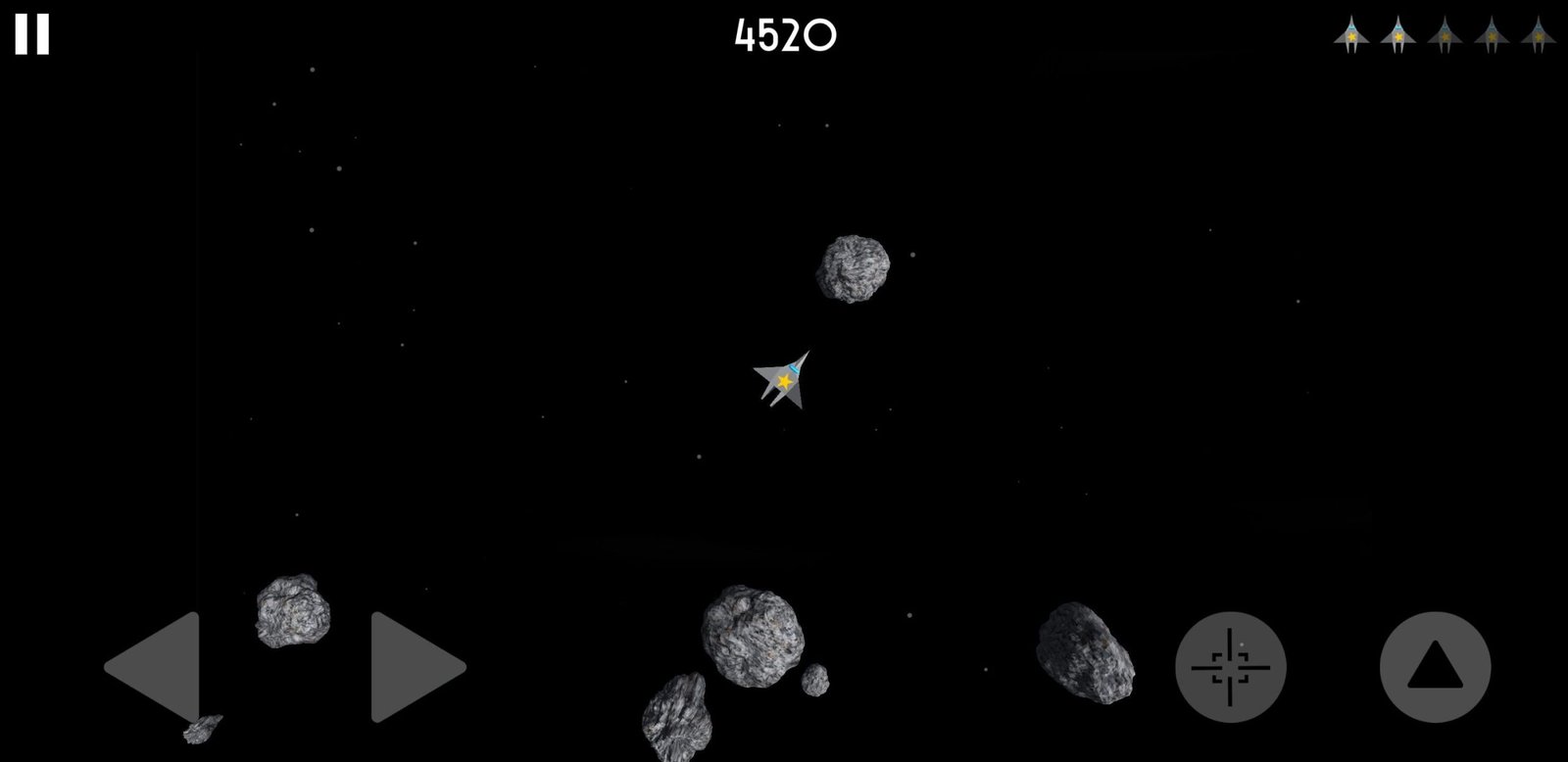Viewport: 1568px width, 762px height.
Task: Tap the rotate right arrow control
Action: (414, 667)
